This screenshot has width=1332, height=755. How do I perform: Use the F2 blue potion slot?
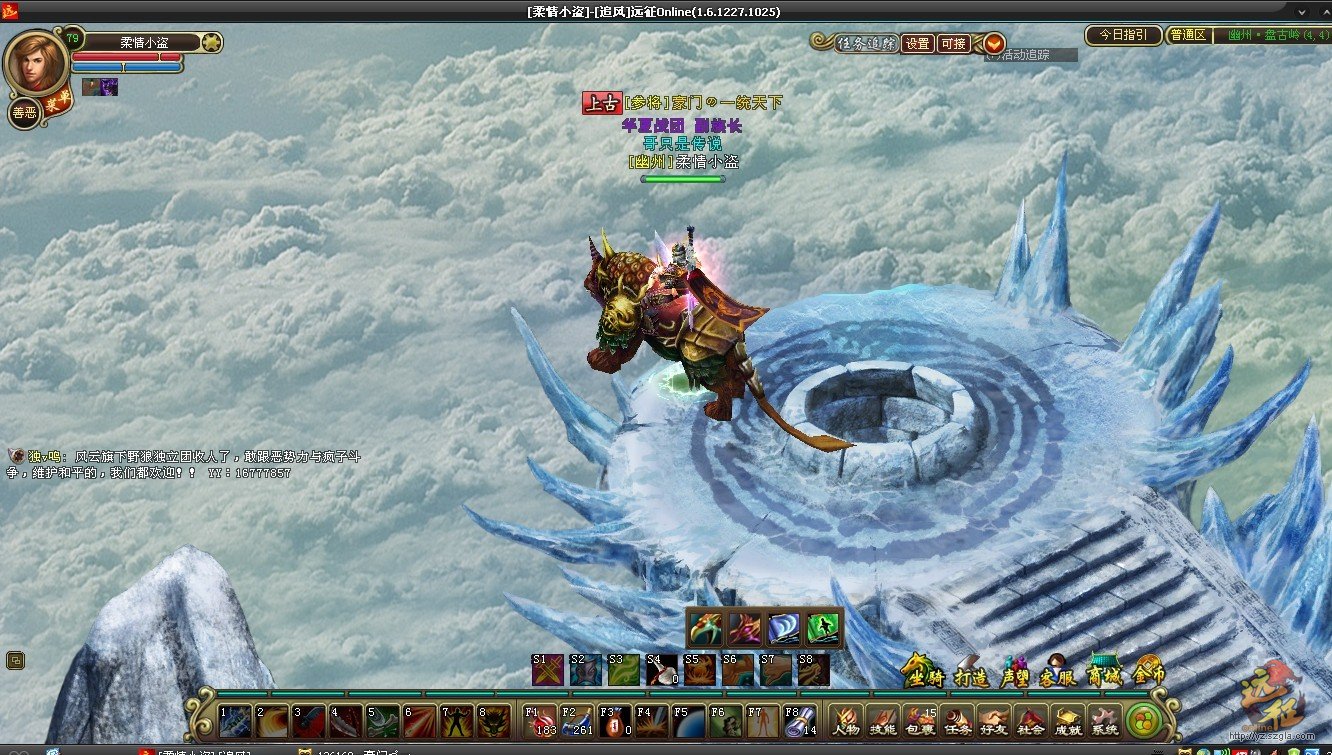point(578,720)
